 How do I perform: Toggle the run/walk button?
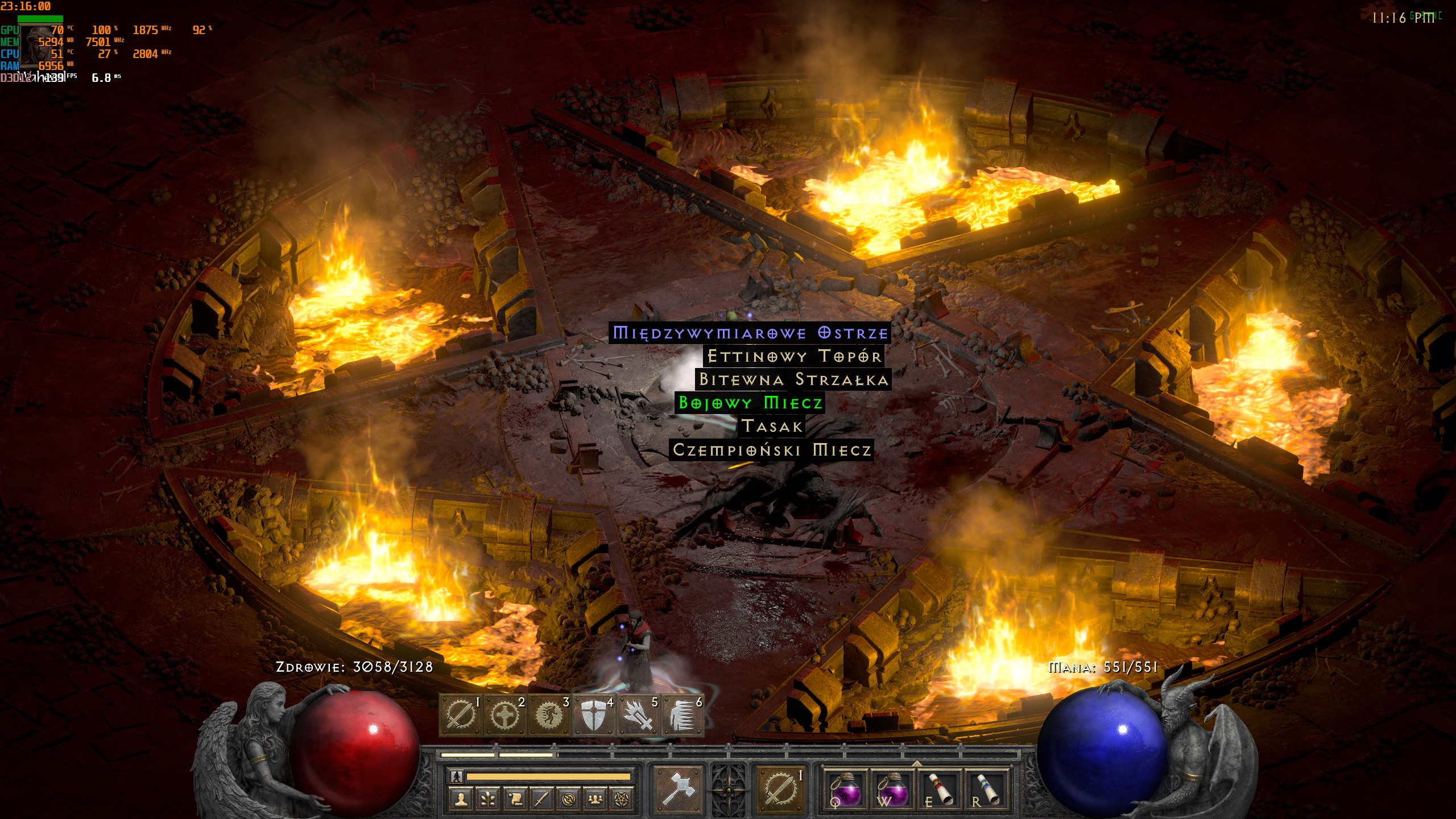pyautogui.click(x=457, y=776)
